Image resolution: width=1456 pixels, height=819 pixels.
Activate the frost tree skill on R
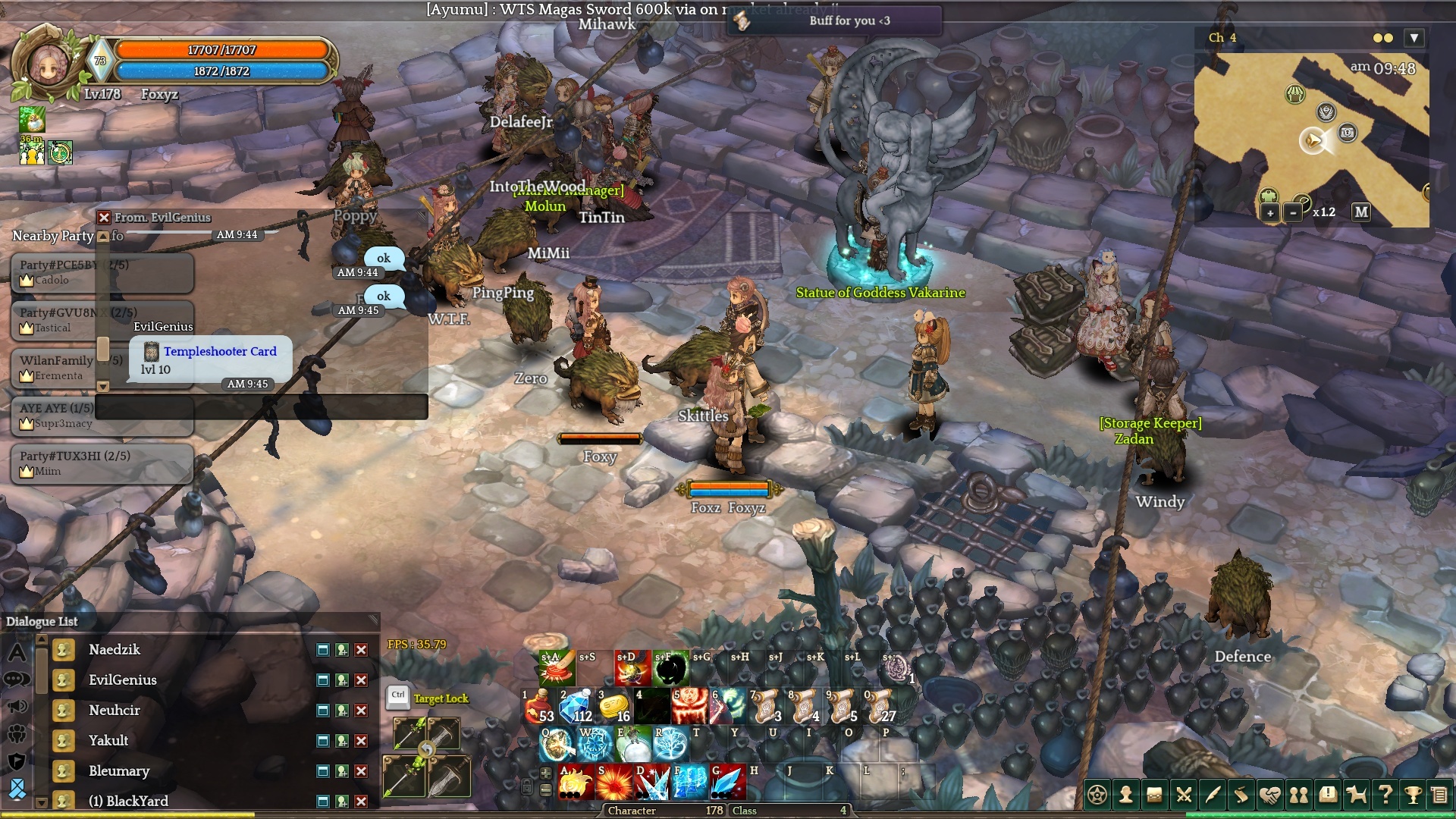click(670, 745)
